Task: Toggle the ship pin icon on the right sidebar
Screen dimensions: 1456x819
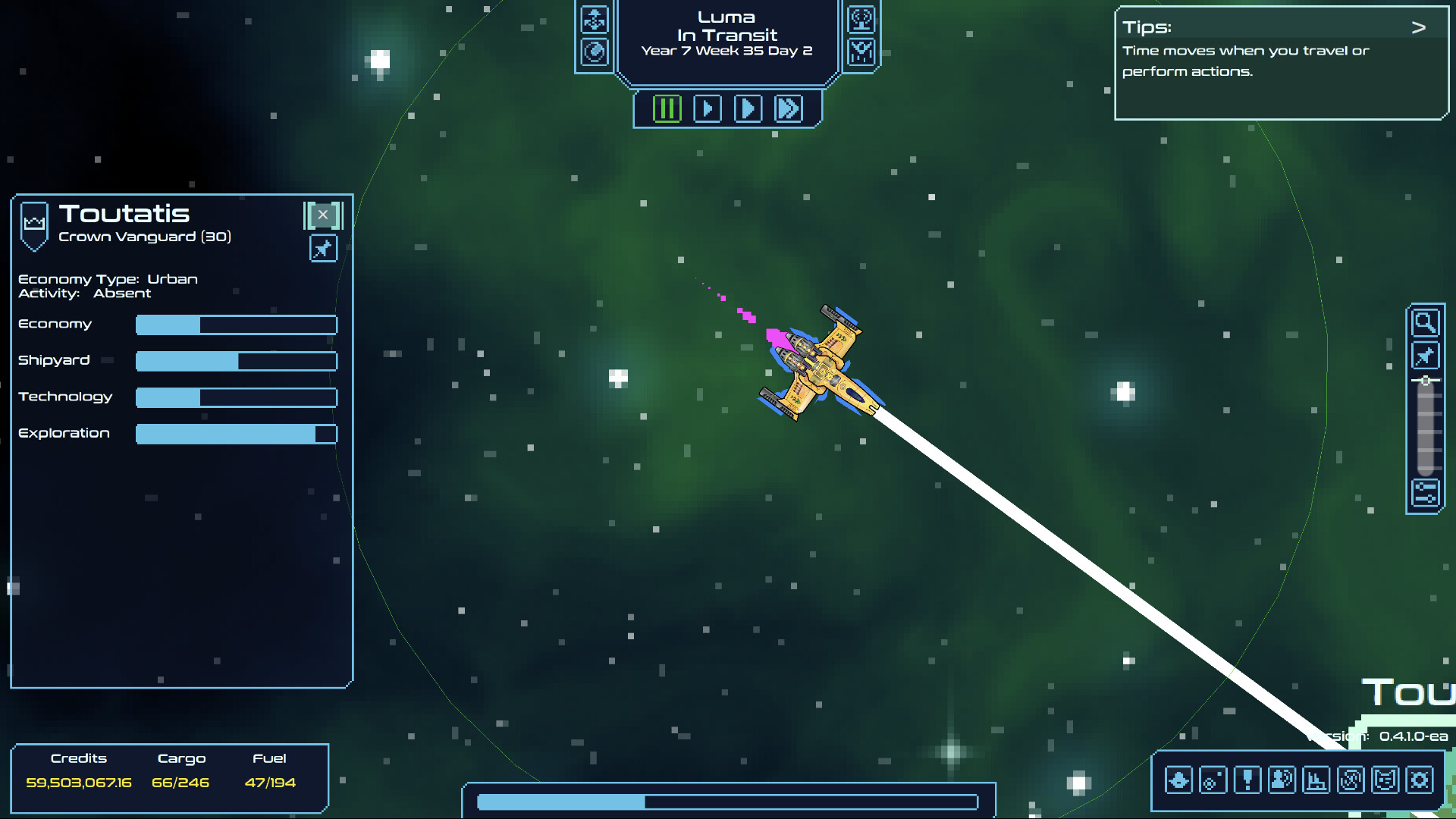Action: coord(1426,355)
